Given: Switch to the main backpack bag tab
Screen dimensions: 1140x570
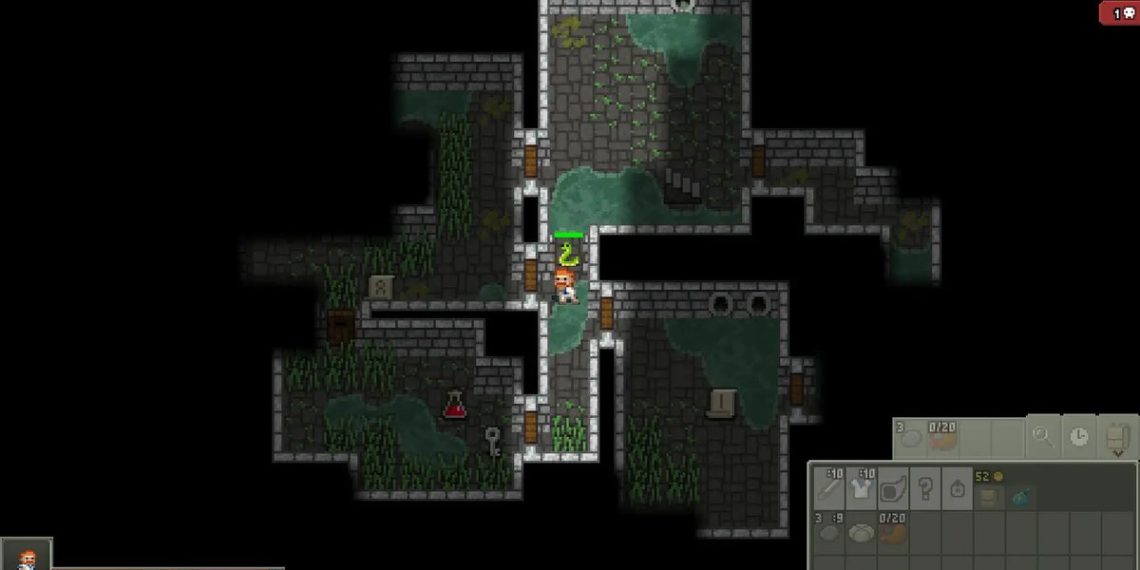Looking at the screenshot, I should click(x=989, y=494).
